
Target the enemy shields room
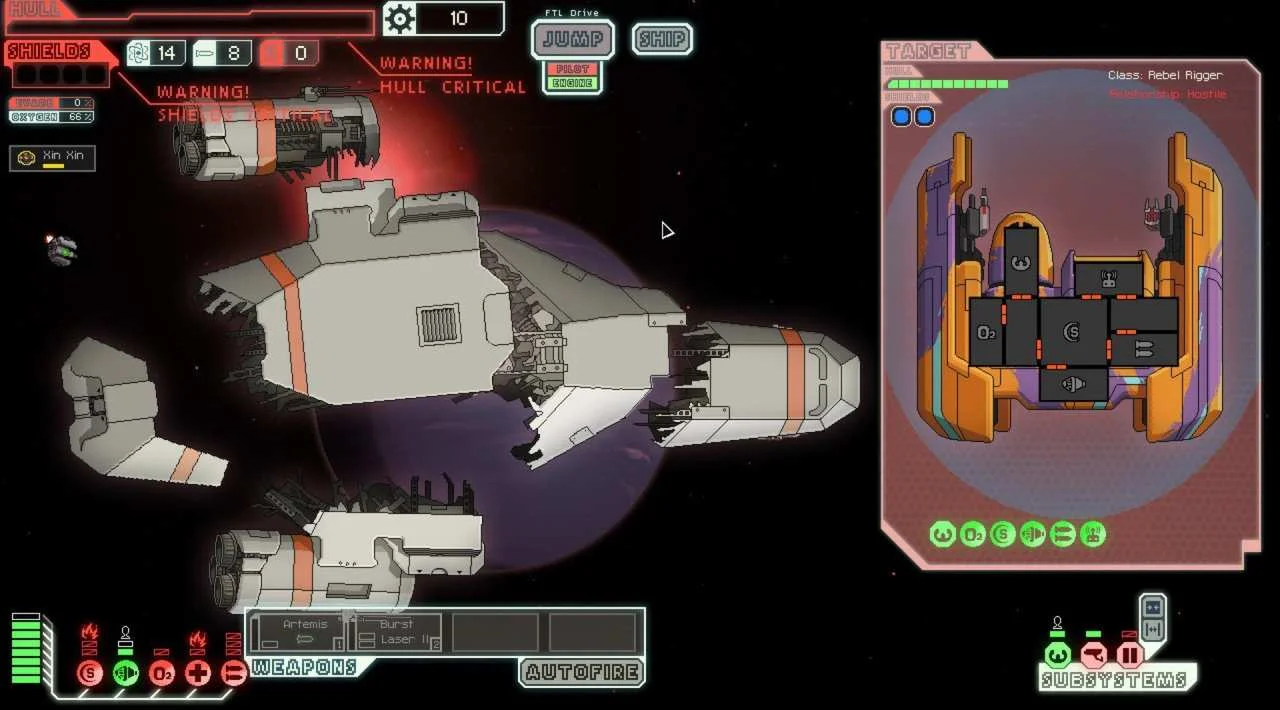tap(1073, 332)
